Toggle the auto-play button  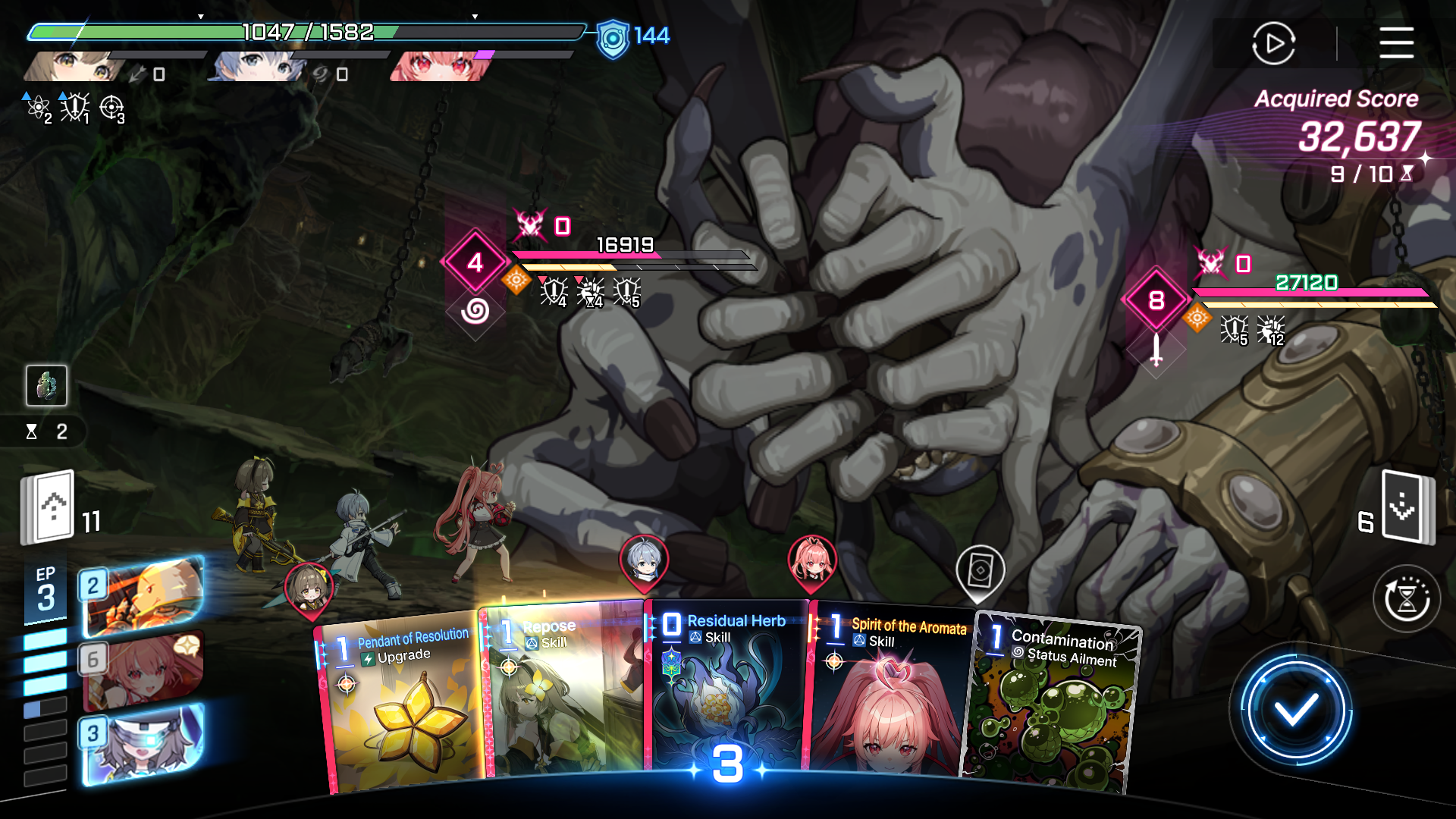pos(1273,43)
